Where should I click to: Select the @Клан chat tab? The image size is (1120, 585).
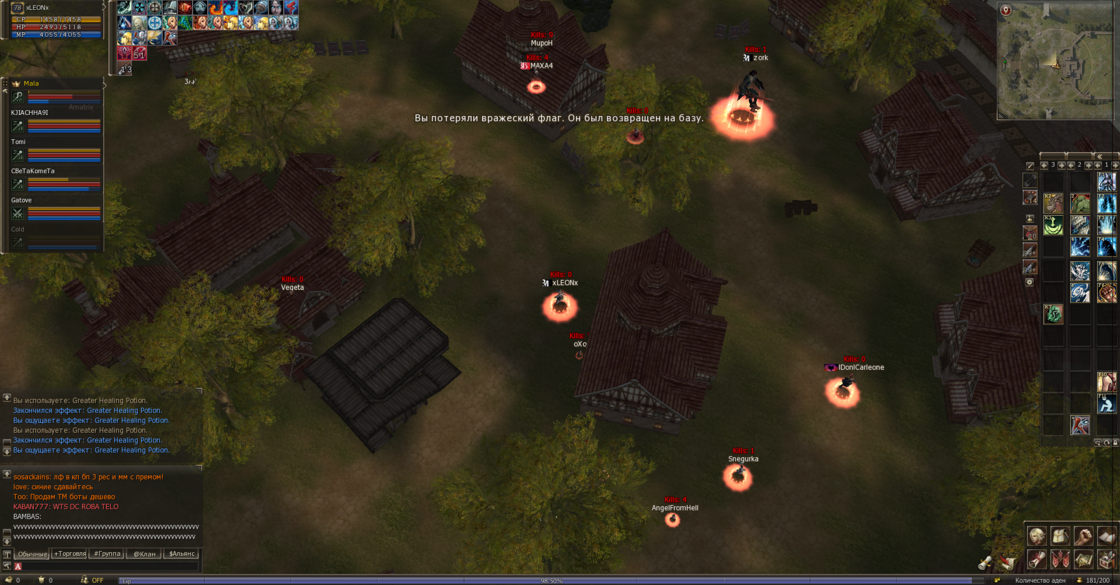(x=143, y=553)
